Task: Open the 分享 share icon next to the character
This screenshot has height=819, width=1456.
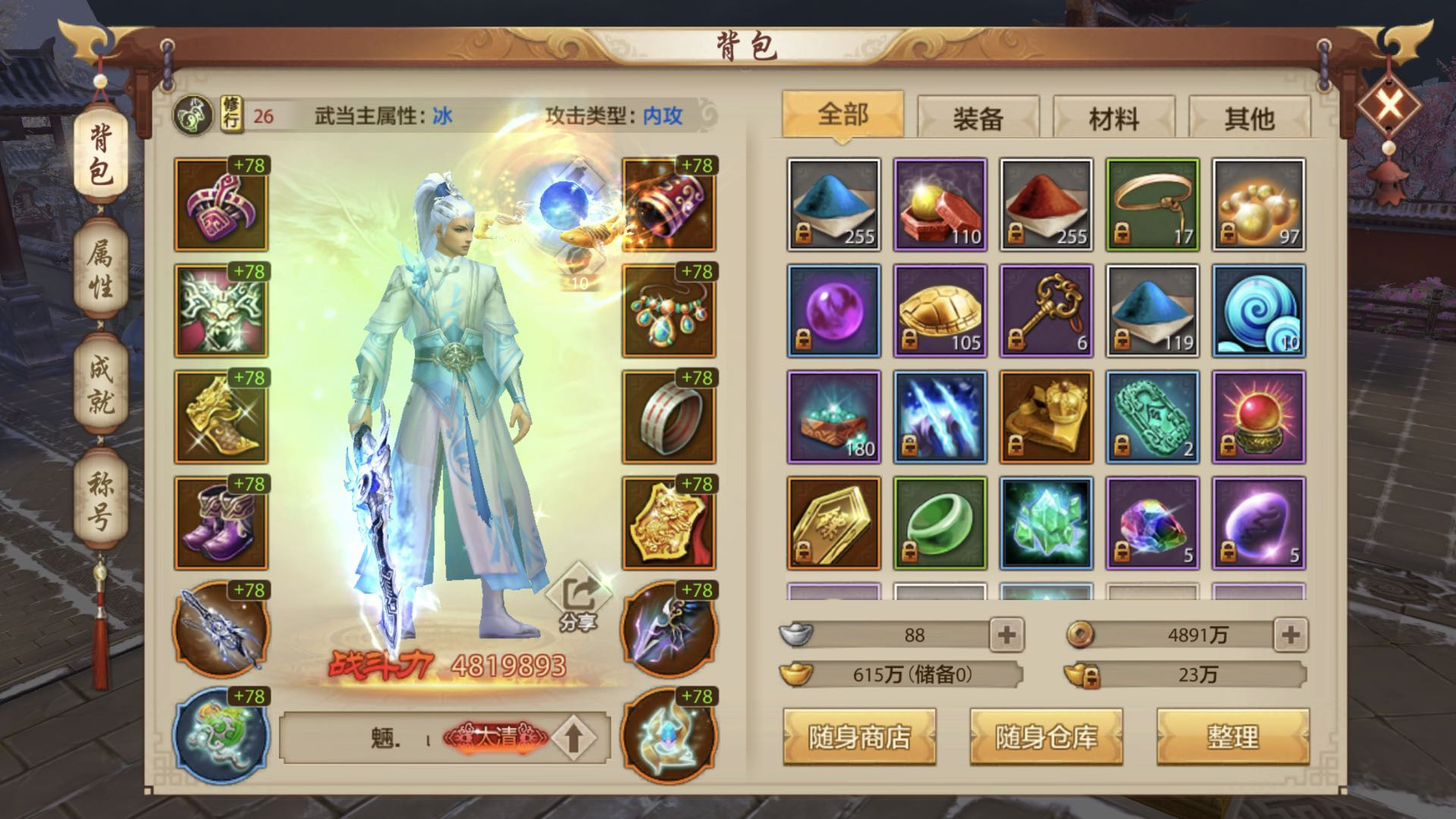Action: [578, 594]
